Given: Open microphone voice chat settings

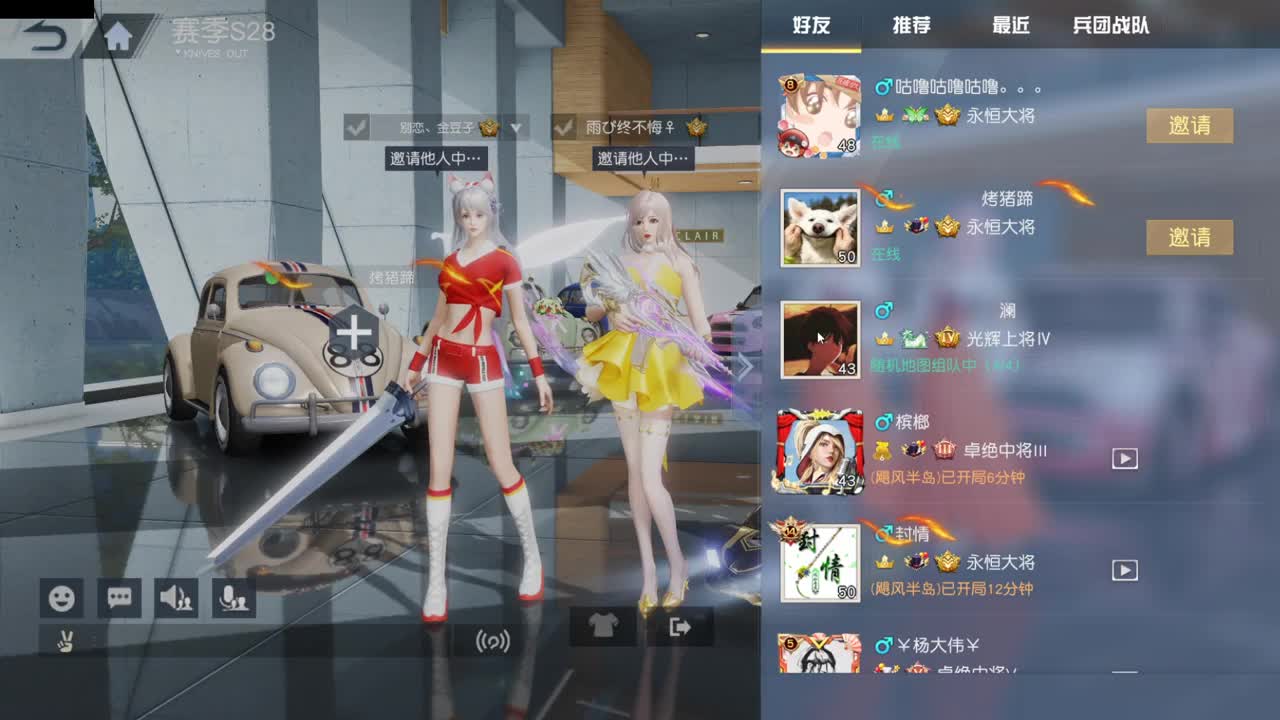Looking at the screenshot, I should (x=233, y=598).
